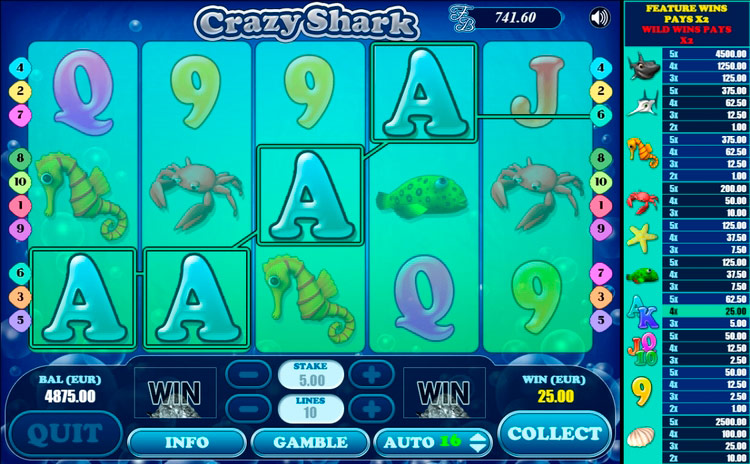
Task: Toggle sound with the speaker icon
Action: click(599, 17)
